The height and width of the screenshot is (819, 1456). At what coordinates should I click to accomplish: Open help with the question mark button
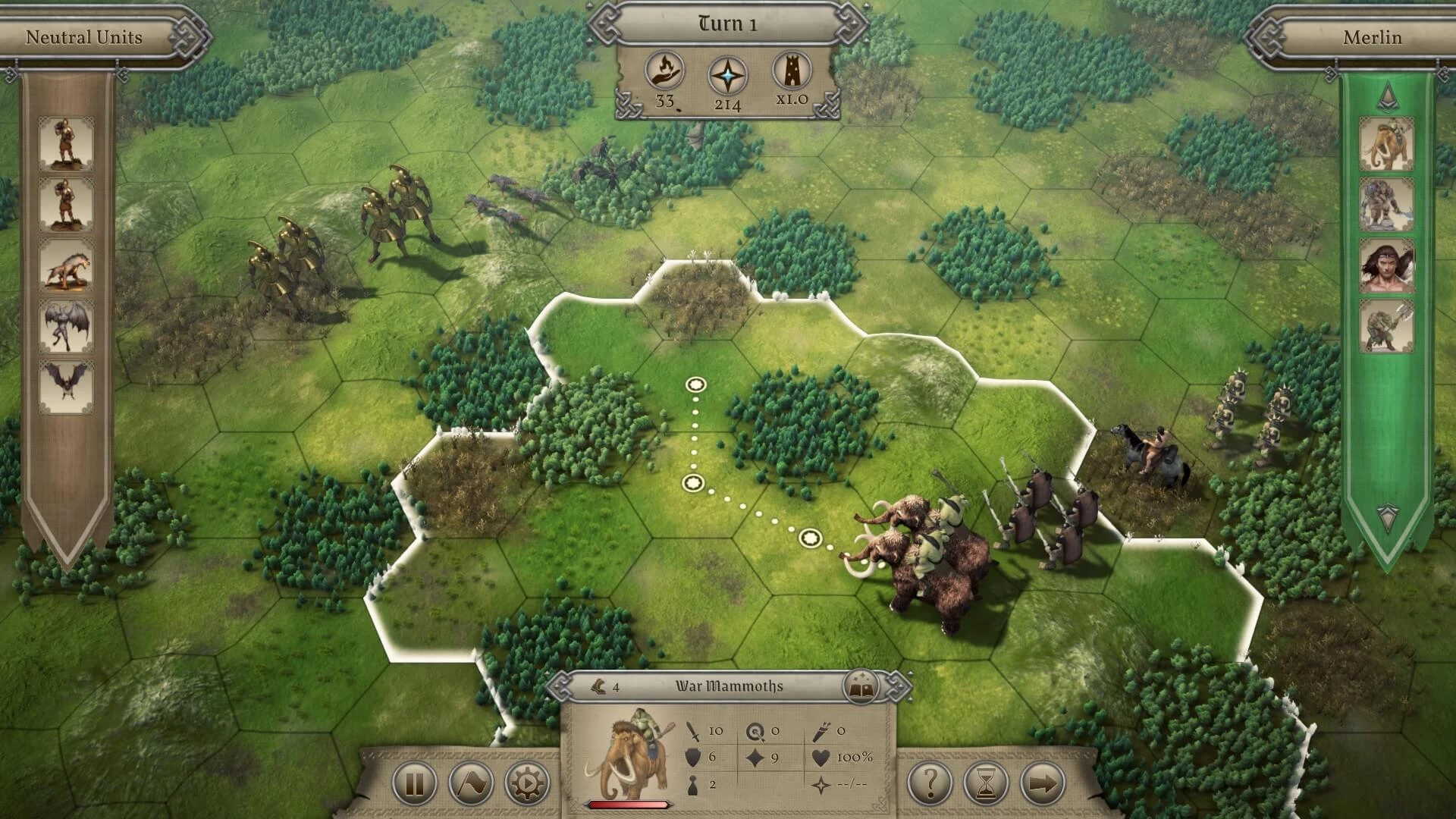tap(930, 783)
